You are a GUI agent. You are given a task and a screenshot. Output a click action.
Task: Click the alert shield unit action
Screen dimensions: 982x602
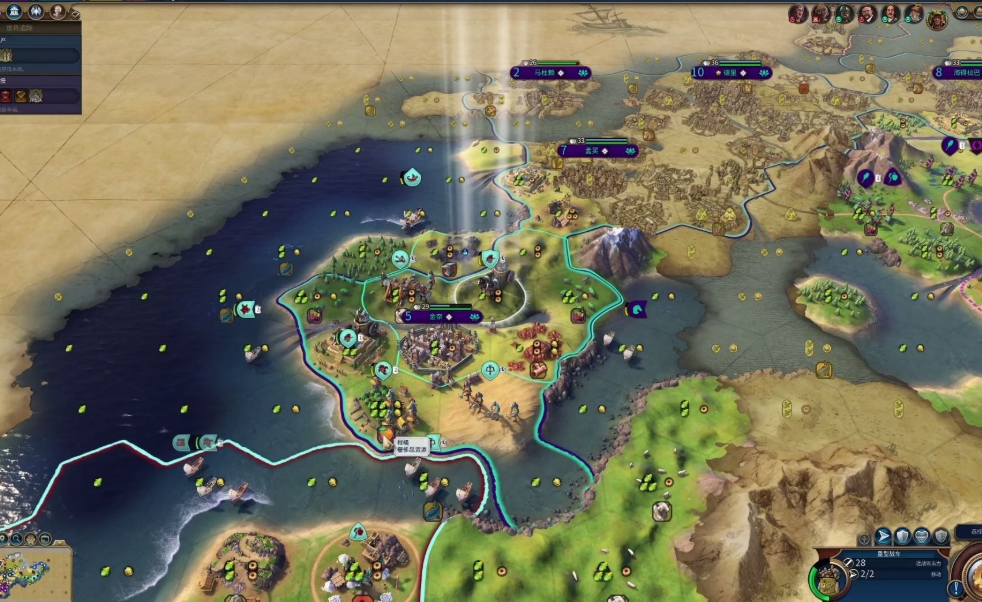940,536
